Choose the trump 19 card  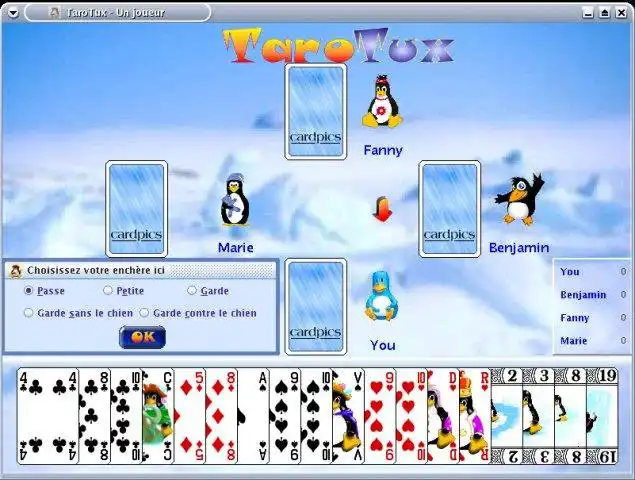point(601,415)
